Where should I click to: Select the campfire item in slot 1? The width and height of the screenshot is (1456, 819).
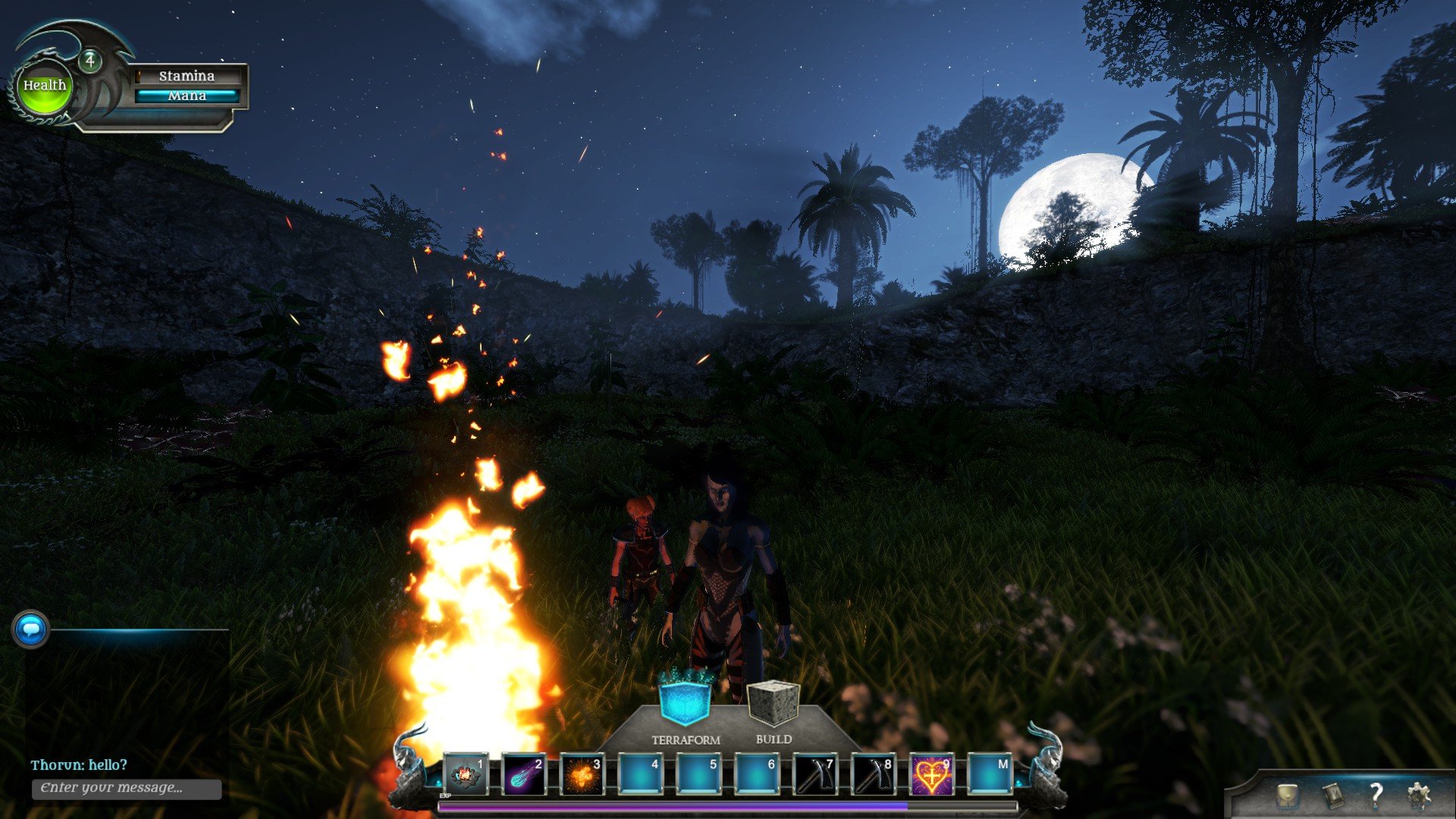tap(465, 774)
